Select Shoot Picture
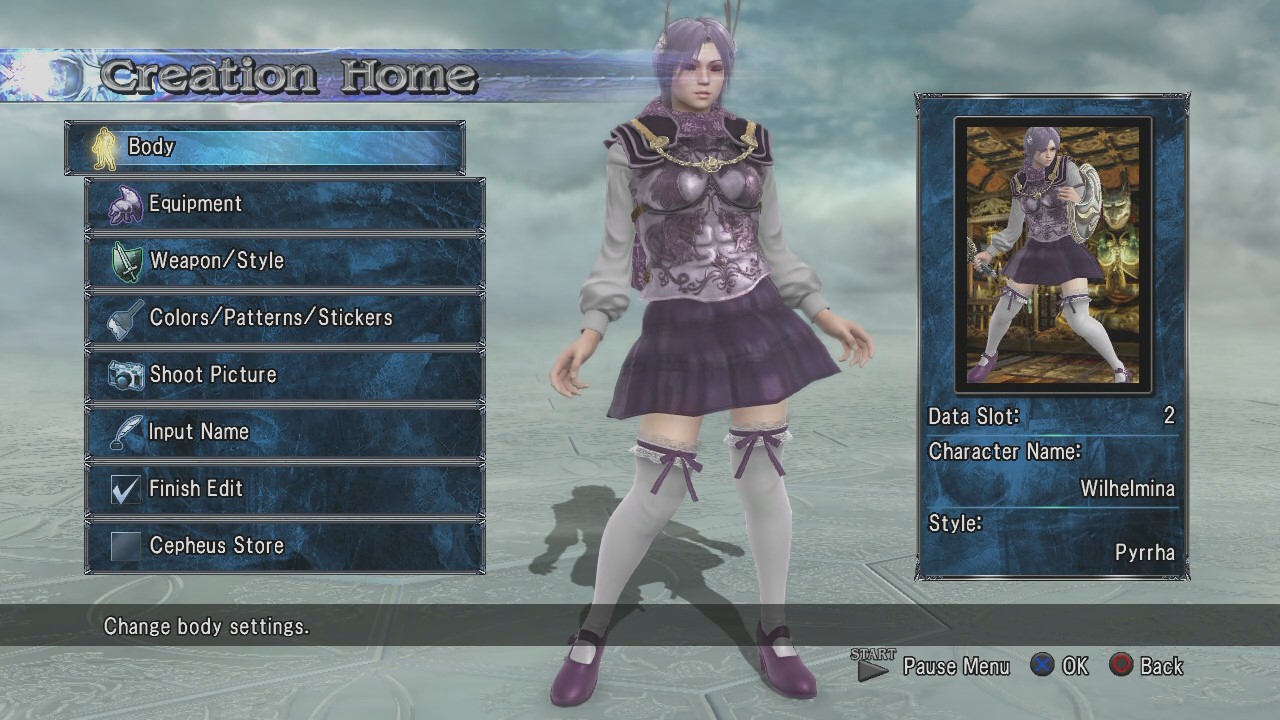This screenshot has height=720, width=1280. click(285, 375)
